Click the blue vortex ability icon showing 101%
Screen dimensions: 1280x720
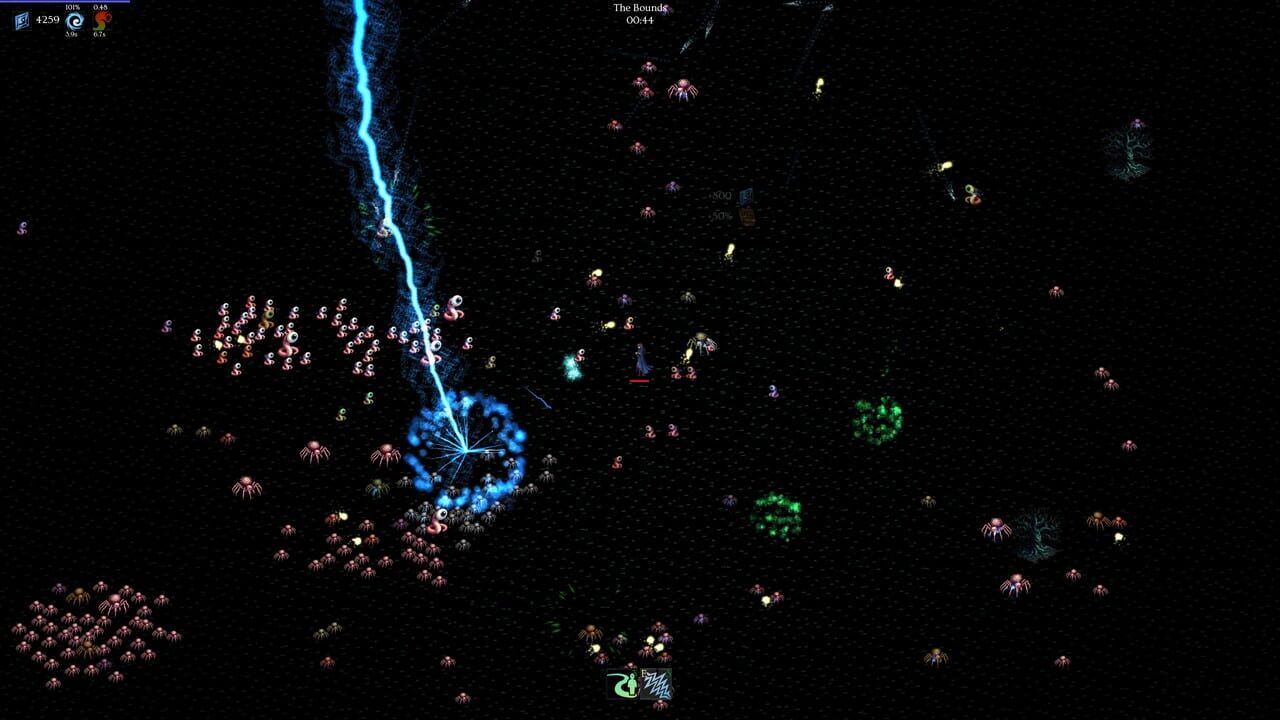coord(74,21)
